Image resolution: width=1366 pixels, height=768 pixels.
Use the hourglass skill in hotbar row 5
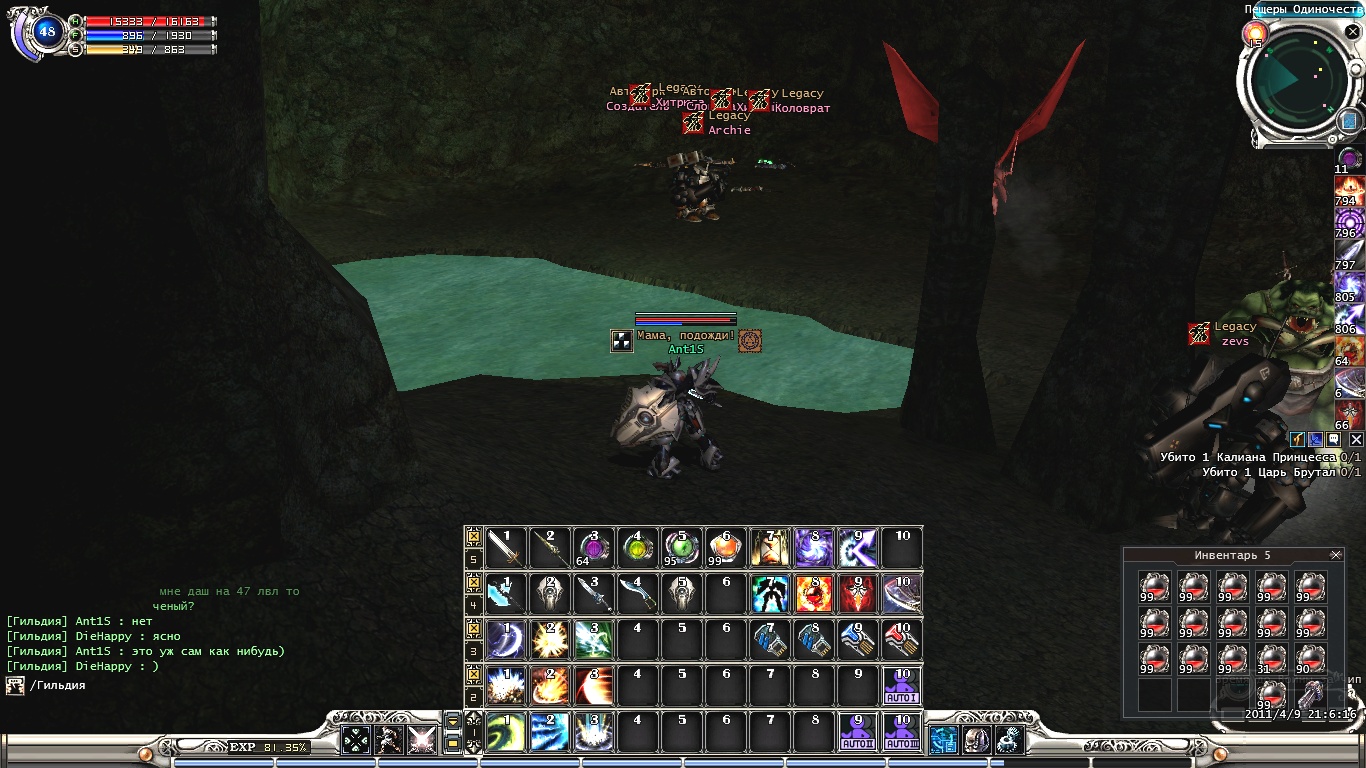(770, 548)
